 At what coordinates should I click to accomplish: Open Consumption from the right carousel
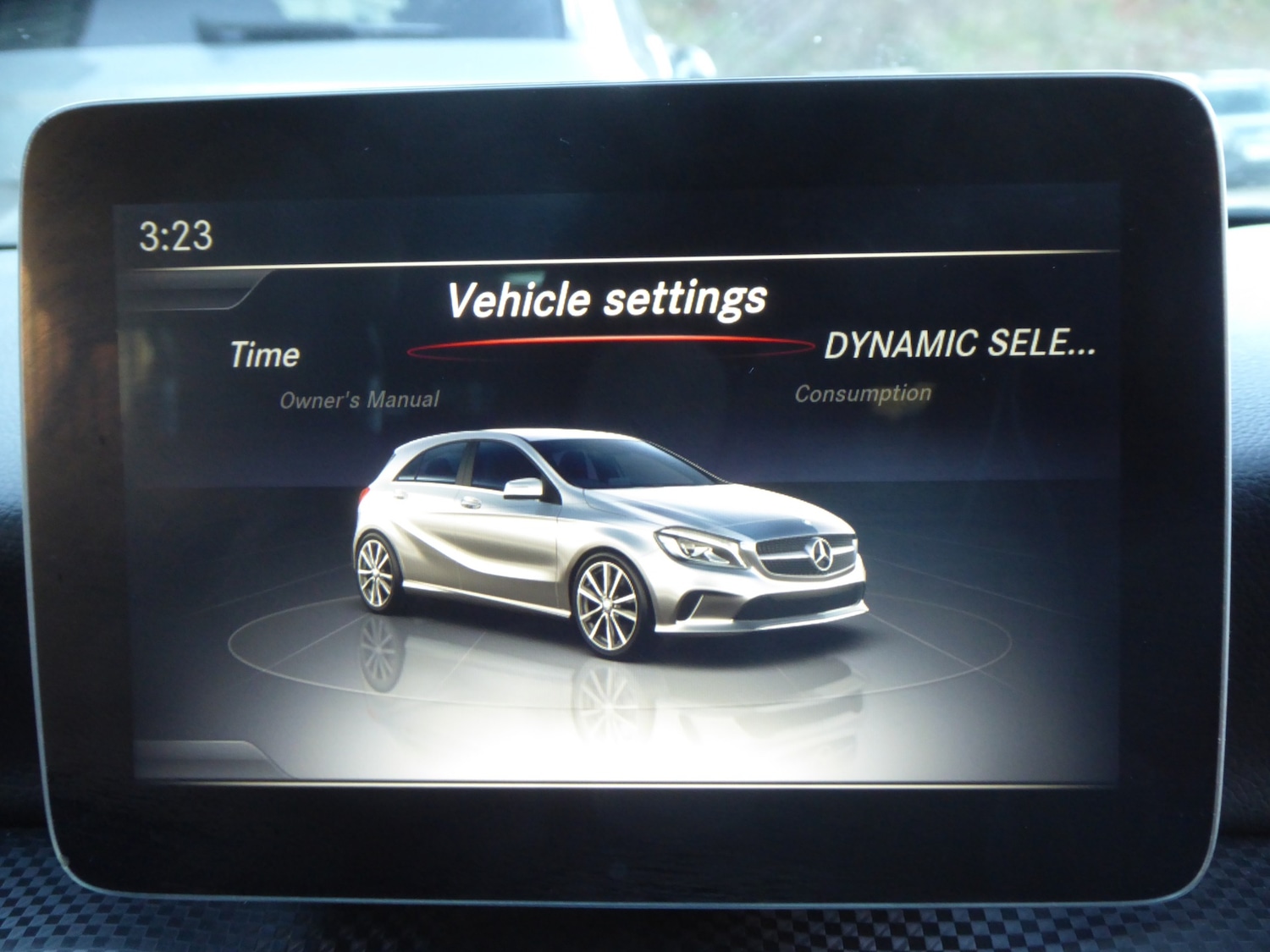pos(863,392)
